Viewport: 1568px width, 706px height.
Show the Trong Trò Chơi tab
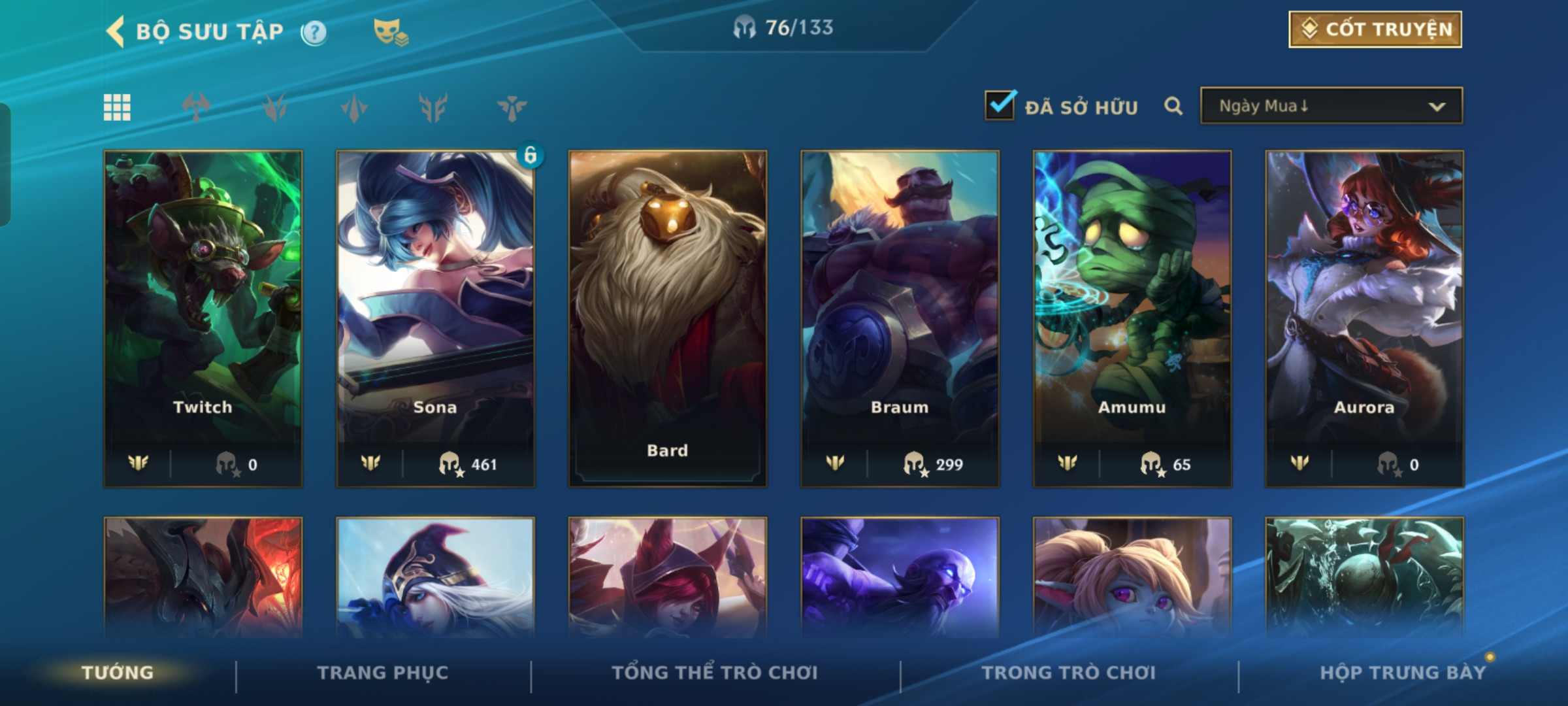(x=1068, y=673)
